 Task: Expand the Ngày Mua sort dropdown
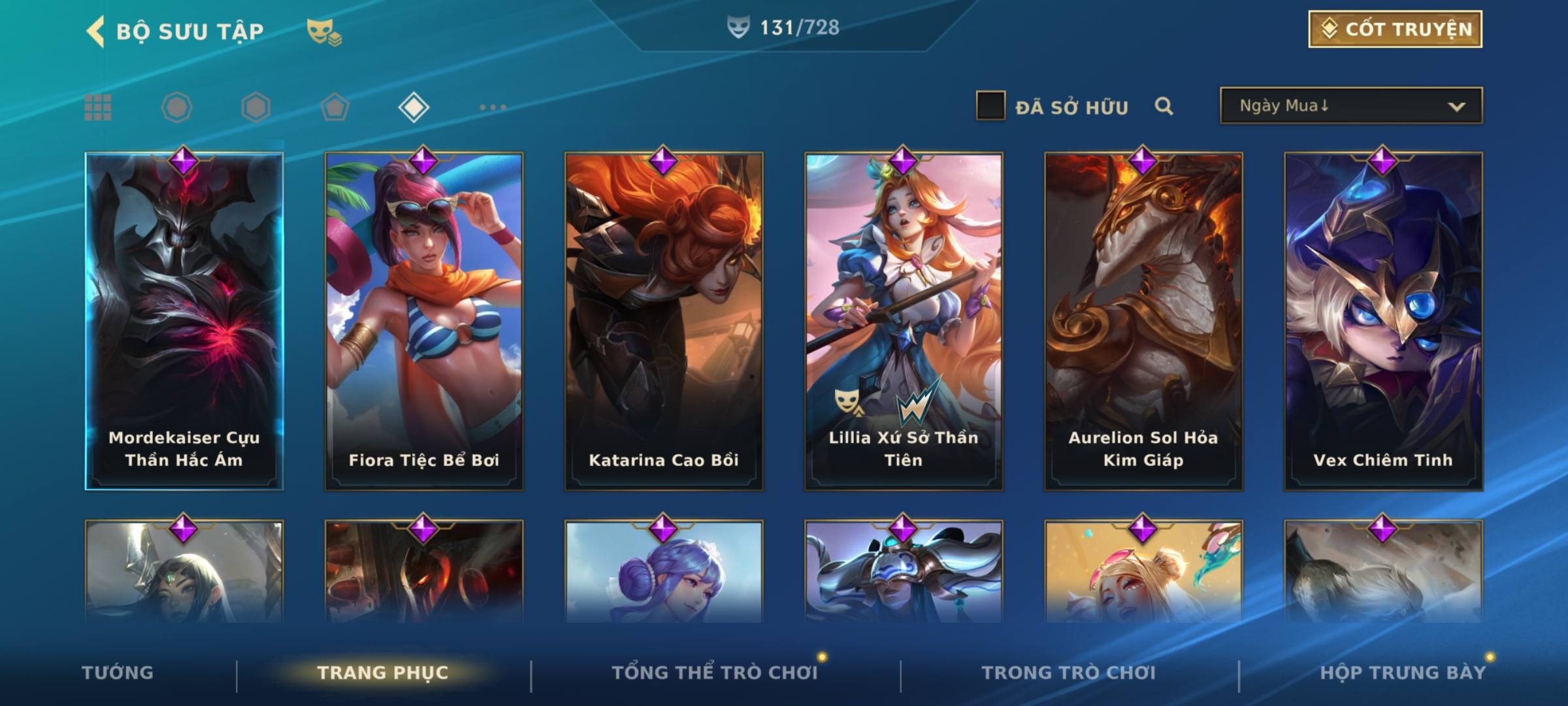coord(1350,106)
